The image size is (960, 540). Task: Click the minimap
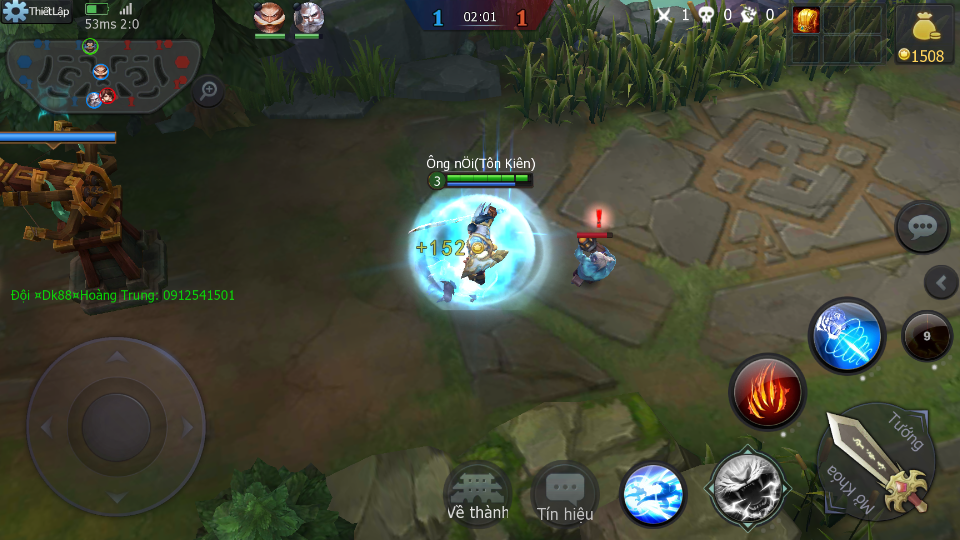[x=103, y=72]
